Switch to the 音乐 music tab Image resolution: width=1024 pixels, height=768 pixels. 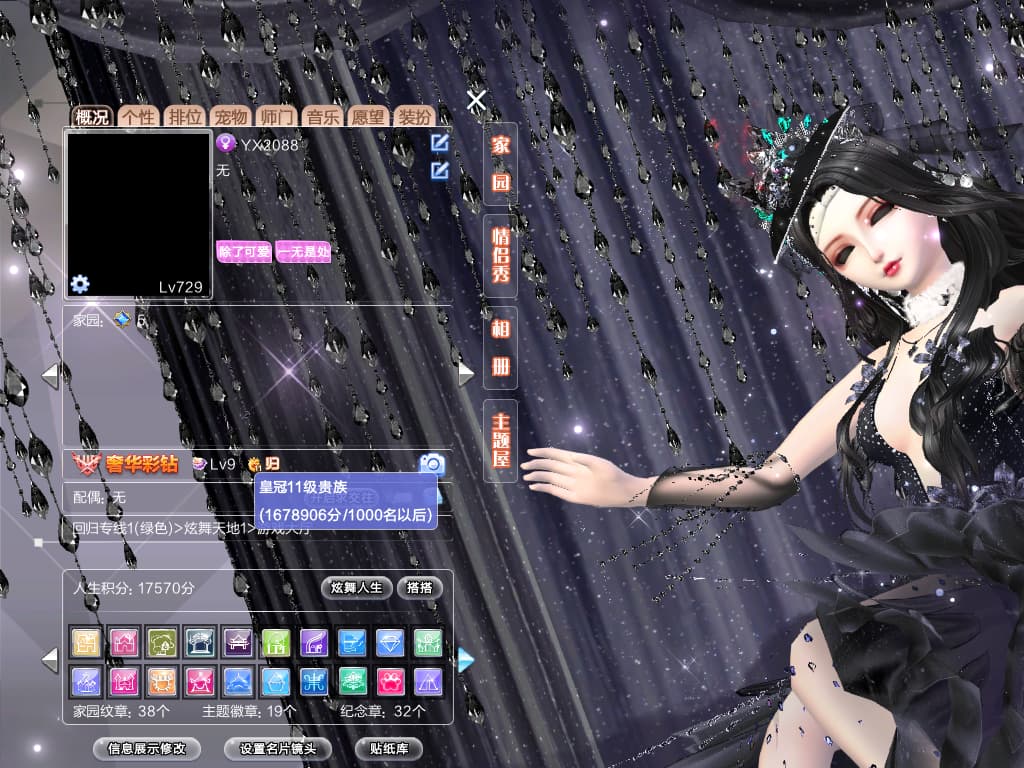(x=322, y=116)
